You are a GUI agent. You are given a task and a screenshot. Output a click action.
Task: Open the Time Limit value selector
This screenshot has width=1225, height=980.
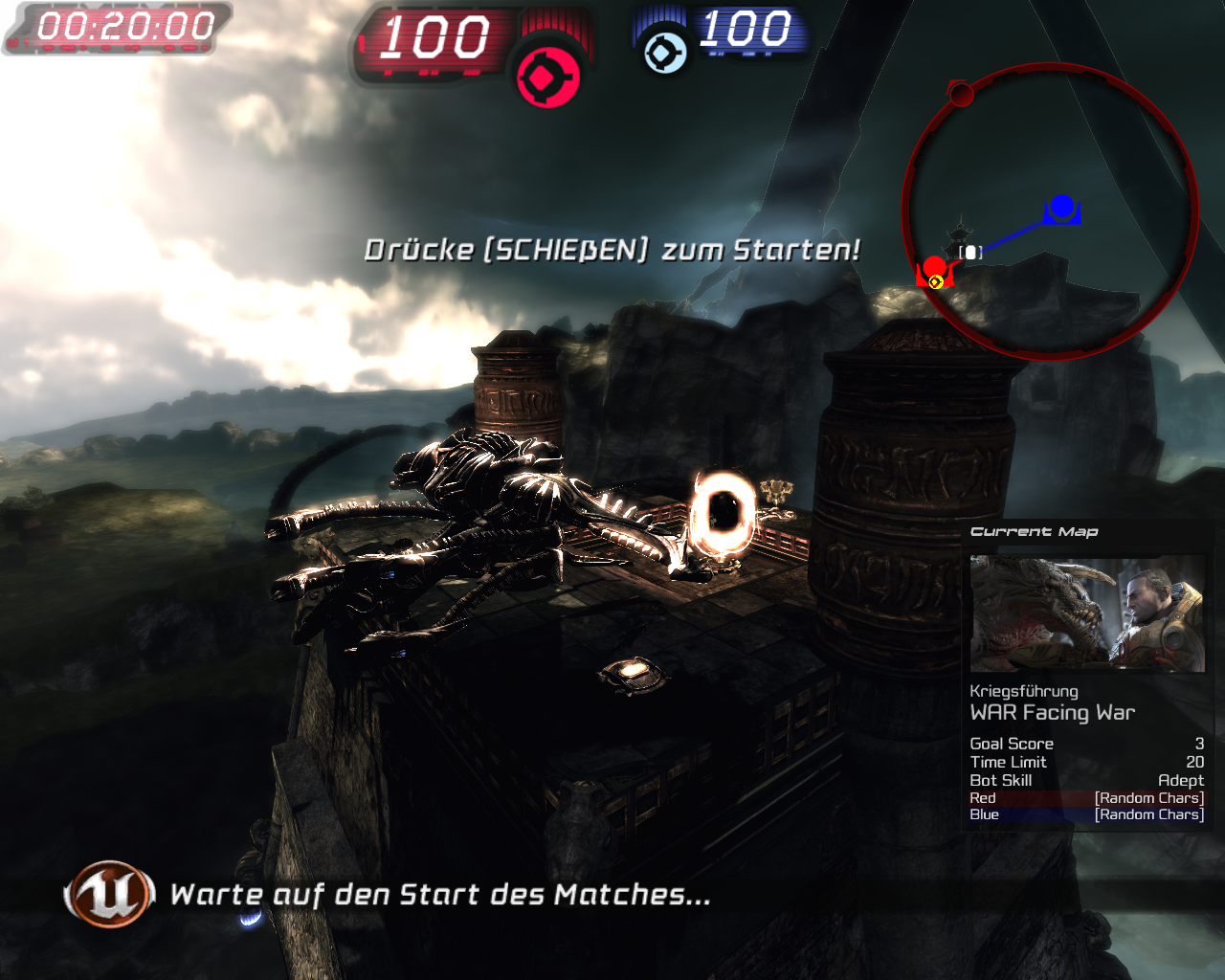(1193, 762)
